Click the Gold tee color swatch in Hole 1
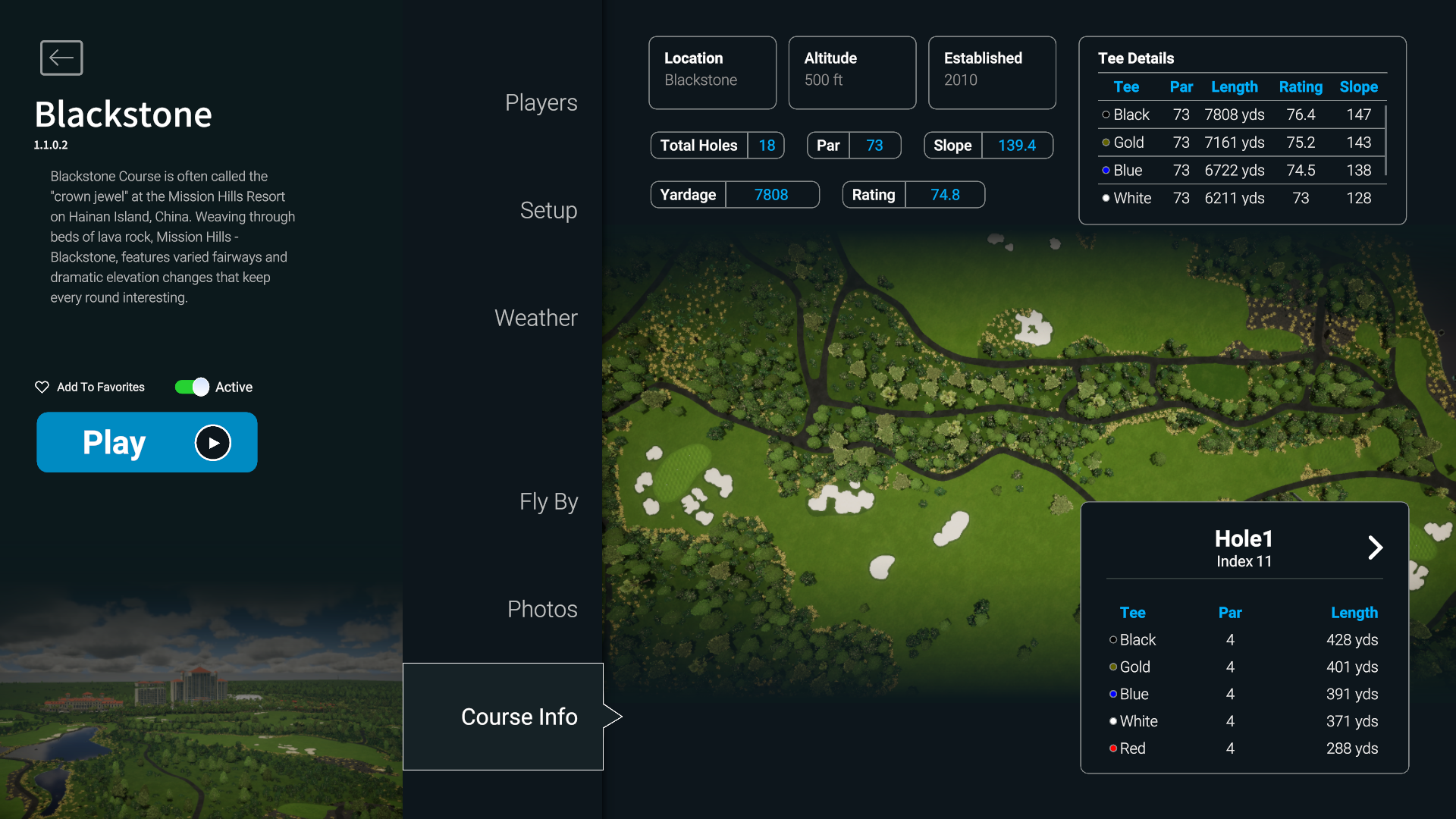Screen dimensions: 1456x819 click(1112, 667)
